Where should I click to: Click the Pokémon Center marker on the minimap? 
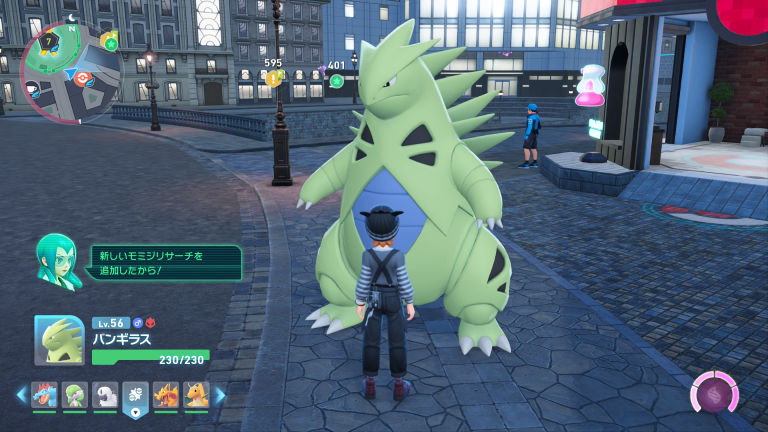pyautogui.click(x=83, y=77)
